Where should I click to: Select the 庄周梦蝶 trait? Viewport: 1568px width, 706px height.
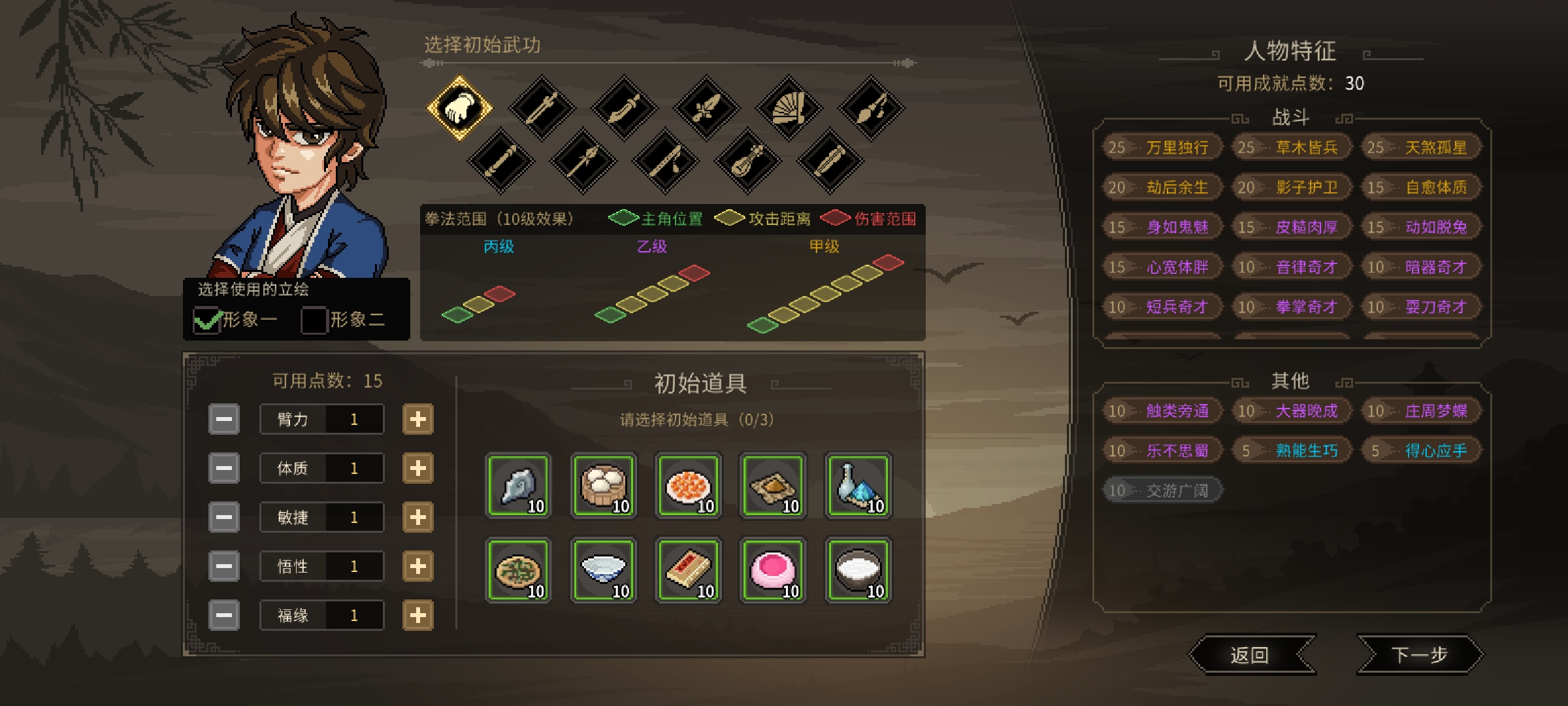pyautogui.click(x=1420, y=411)
